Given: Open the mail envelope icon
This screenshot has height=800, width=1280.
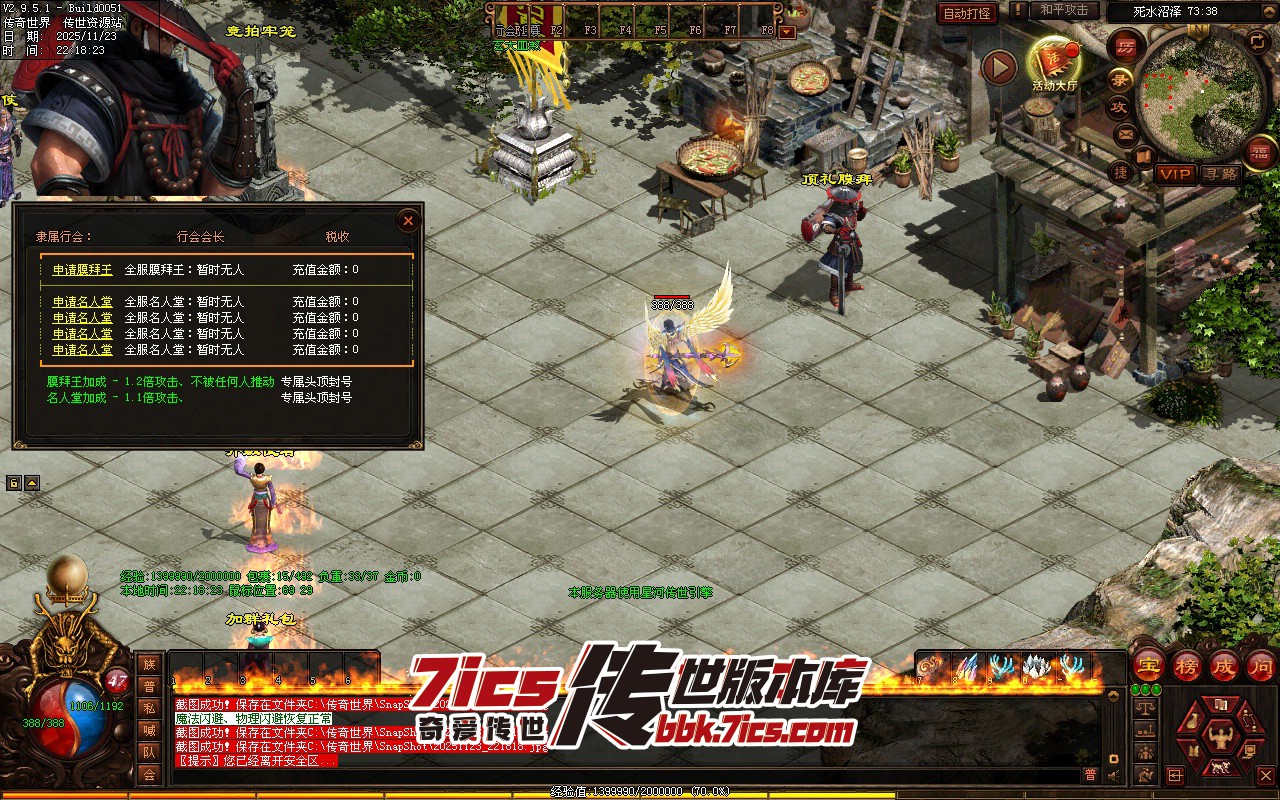Looking at the screenshot, I should pyautogui.click(x=1126, y=133).
